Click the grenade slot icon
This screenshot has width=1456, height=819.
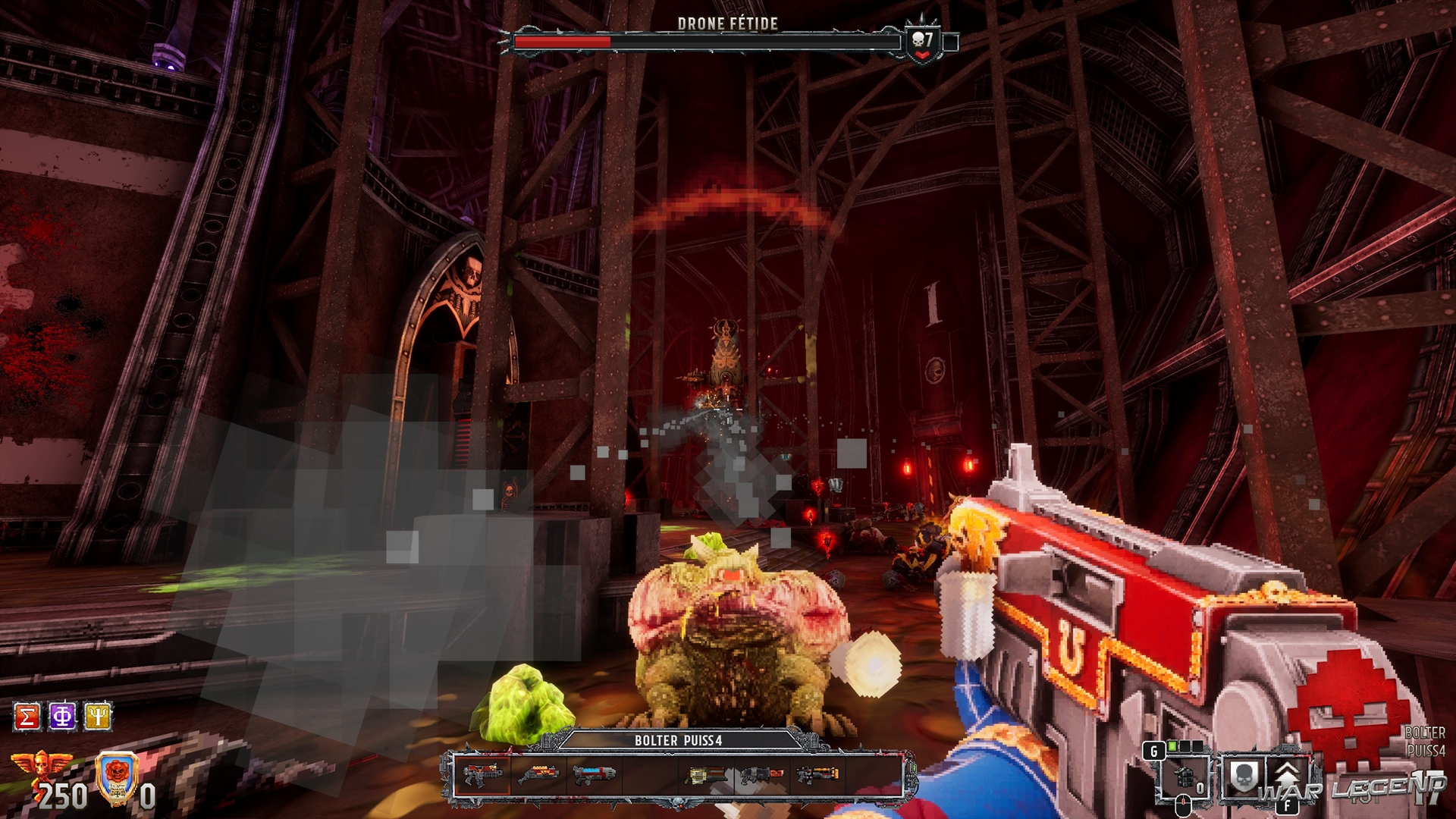point(1183,778)
